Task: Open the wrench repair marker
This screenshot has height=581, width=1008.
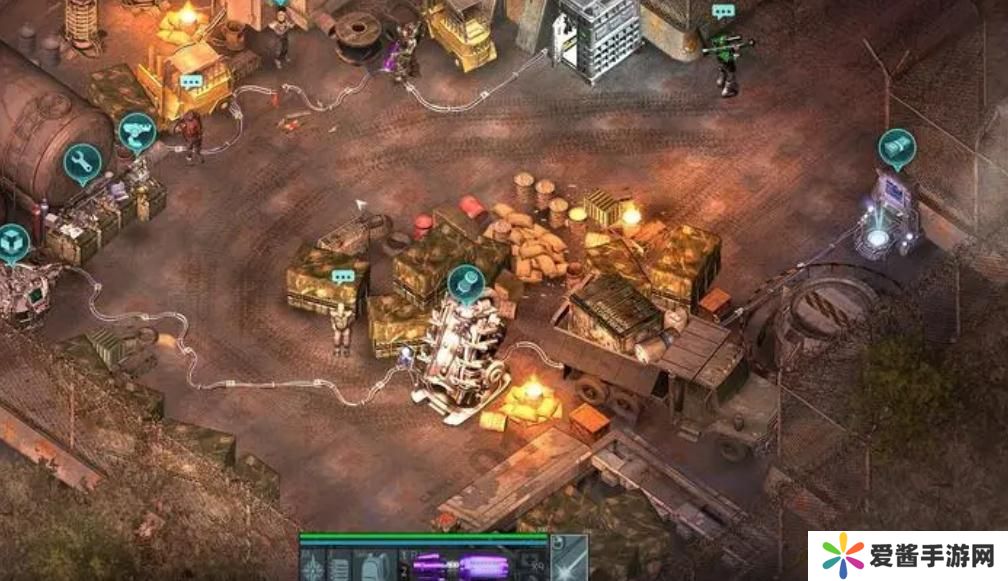Action: [82, 161]
